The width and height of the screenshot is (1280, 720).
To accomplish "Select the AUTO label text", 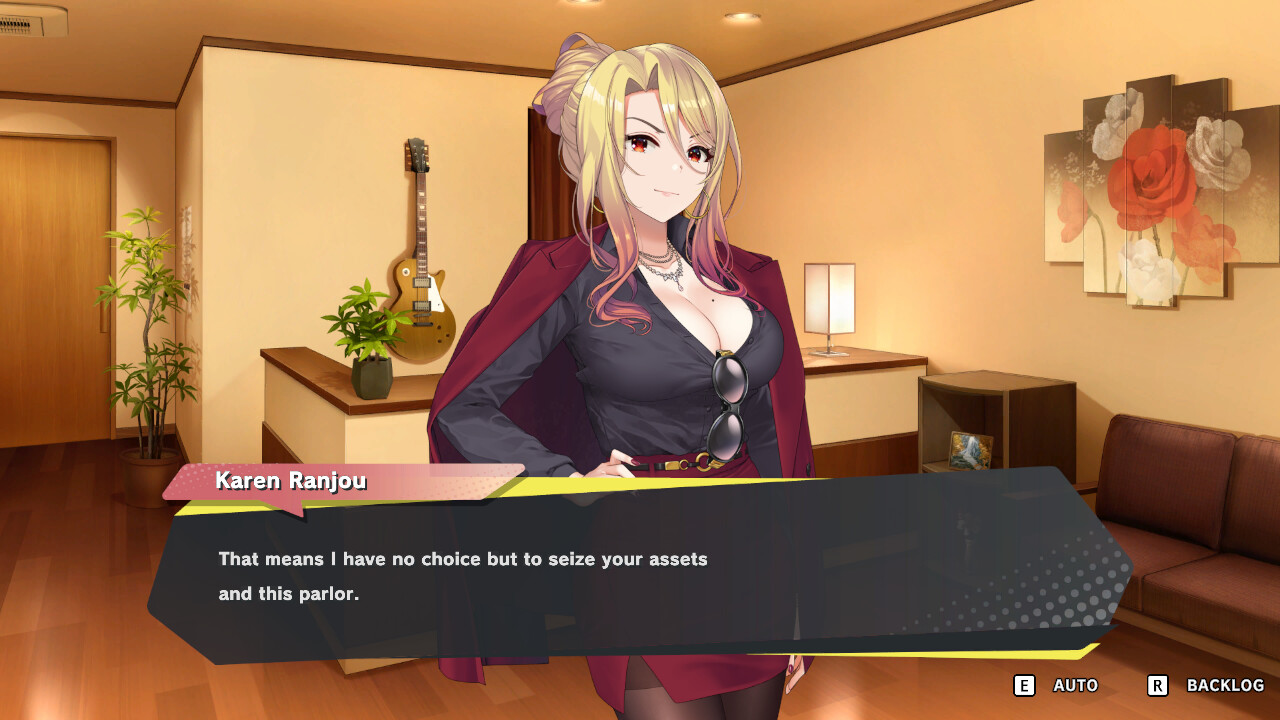I will [x=1074, y=686].
